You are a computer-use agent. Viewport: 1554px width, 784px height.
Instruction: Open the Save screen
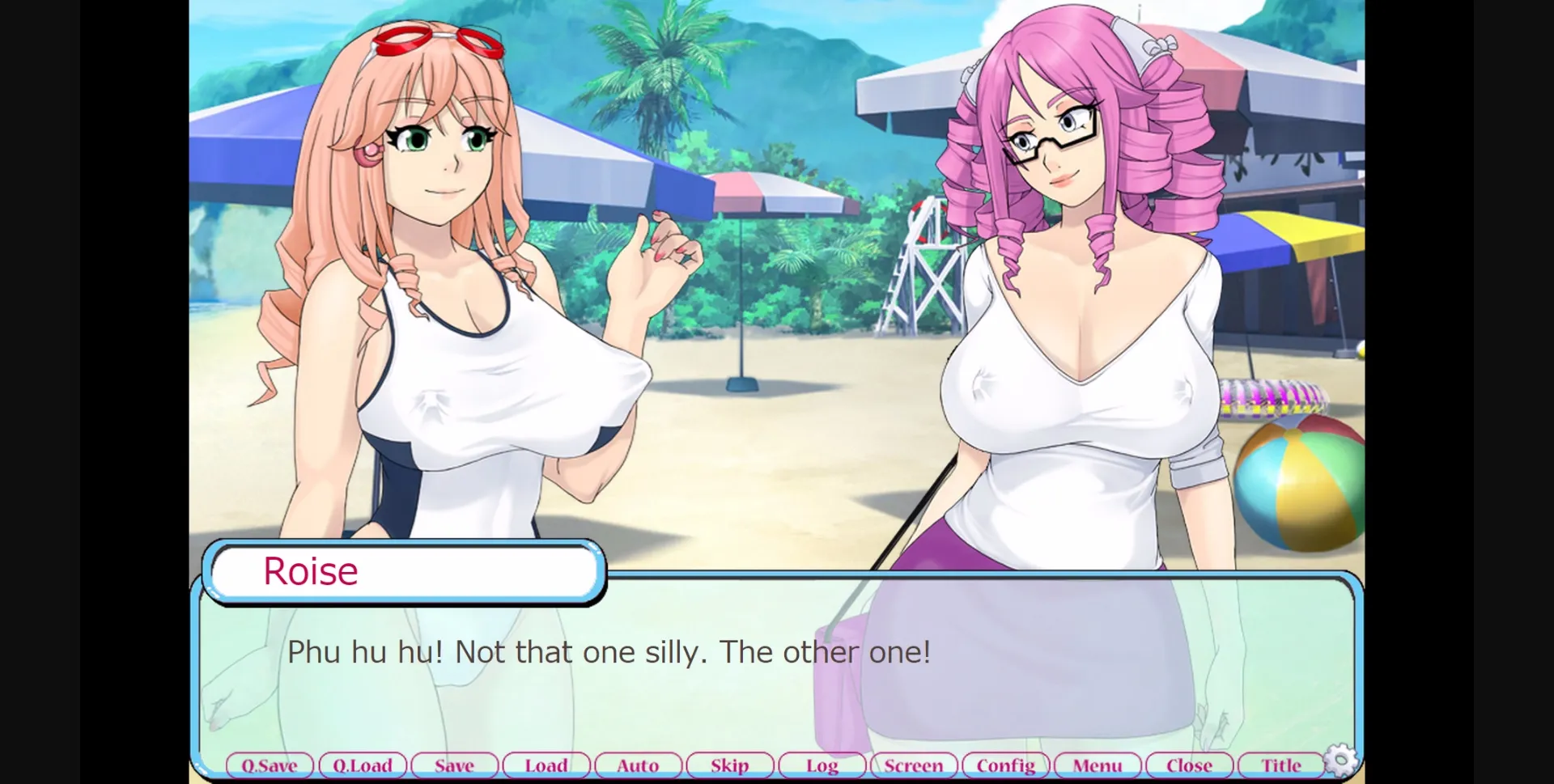454,765
